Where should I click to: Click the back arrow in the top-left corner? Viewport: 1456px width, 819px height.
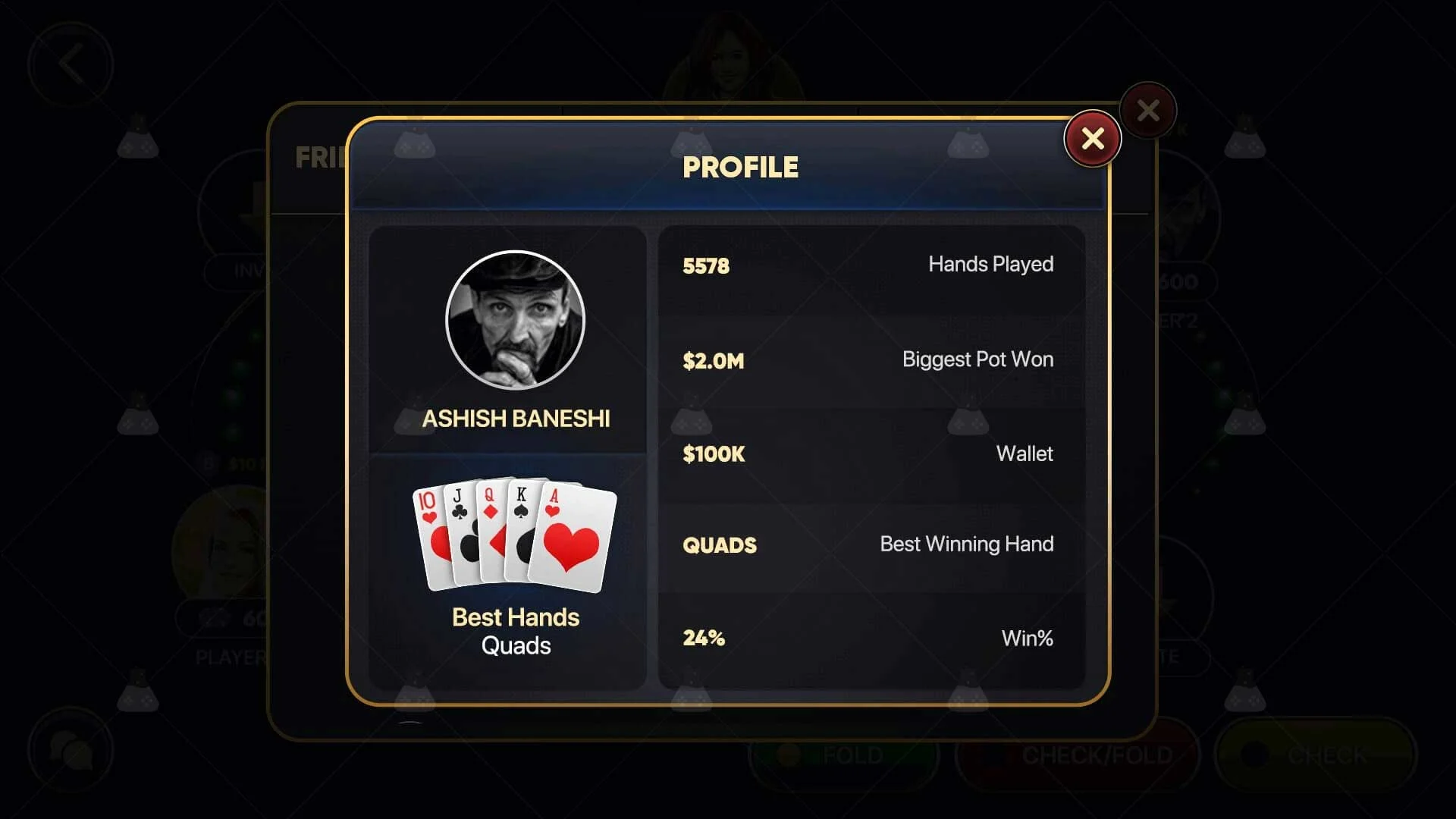[72, 64]
